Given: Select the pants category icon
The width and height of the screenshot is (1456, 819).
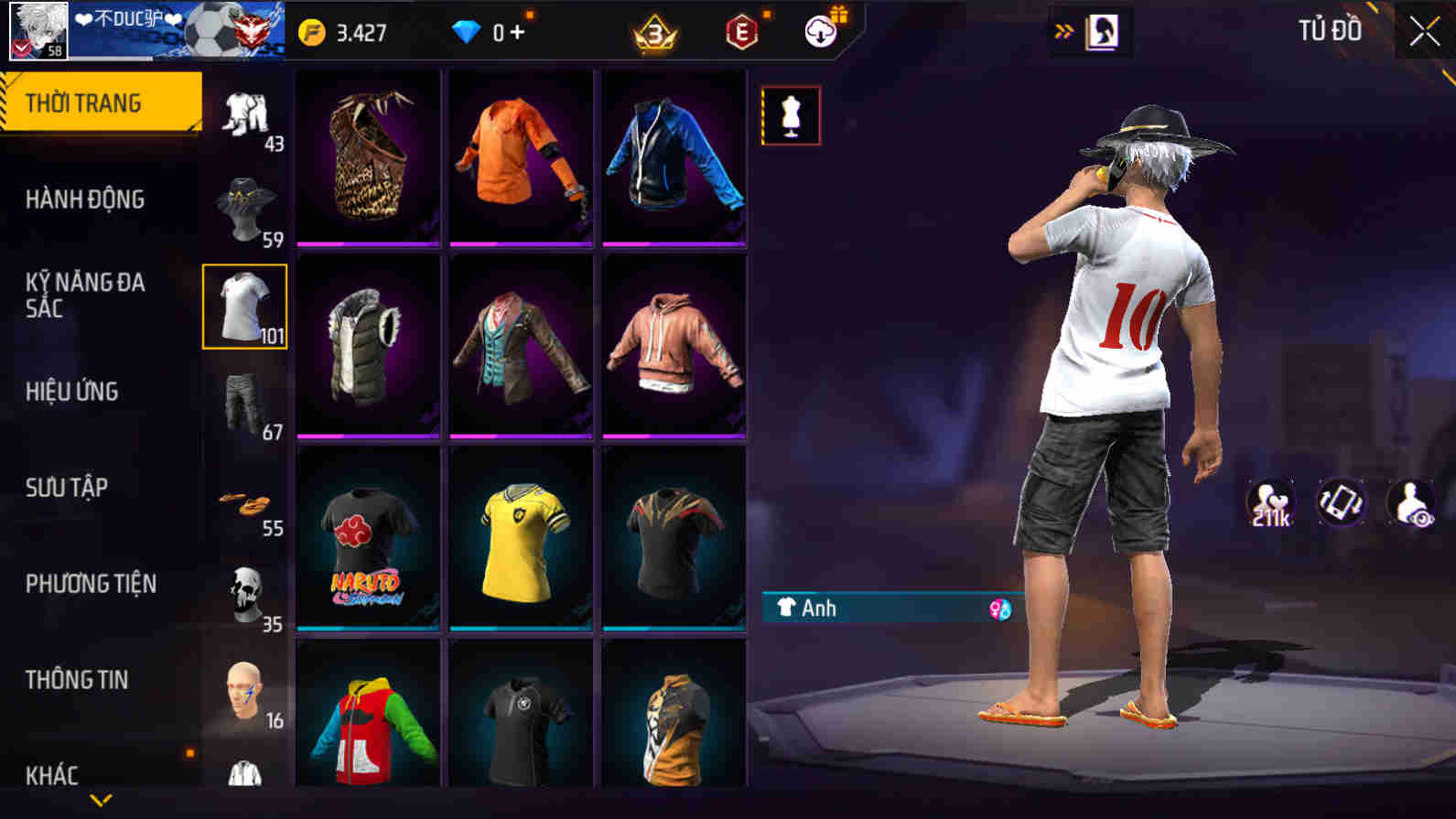Looking at the screenshot, I should point(244,403).
